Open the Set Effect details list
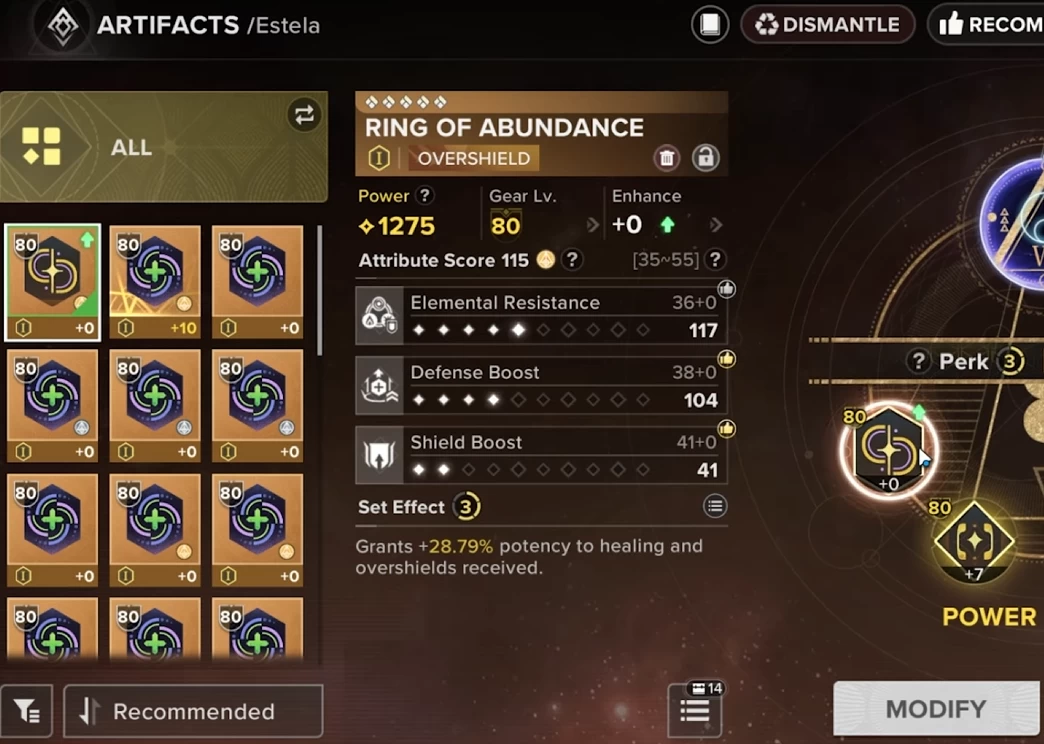The height and width of the screenshot is (744, 1044). tap(714, 507)
